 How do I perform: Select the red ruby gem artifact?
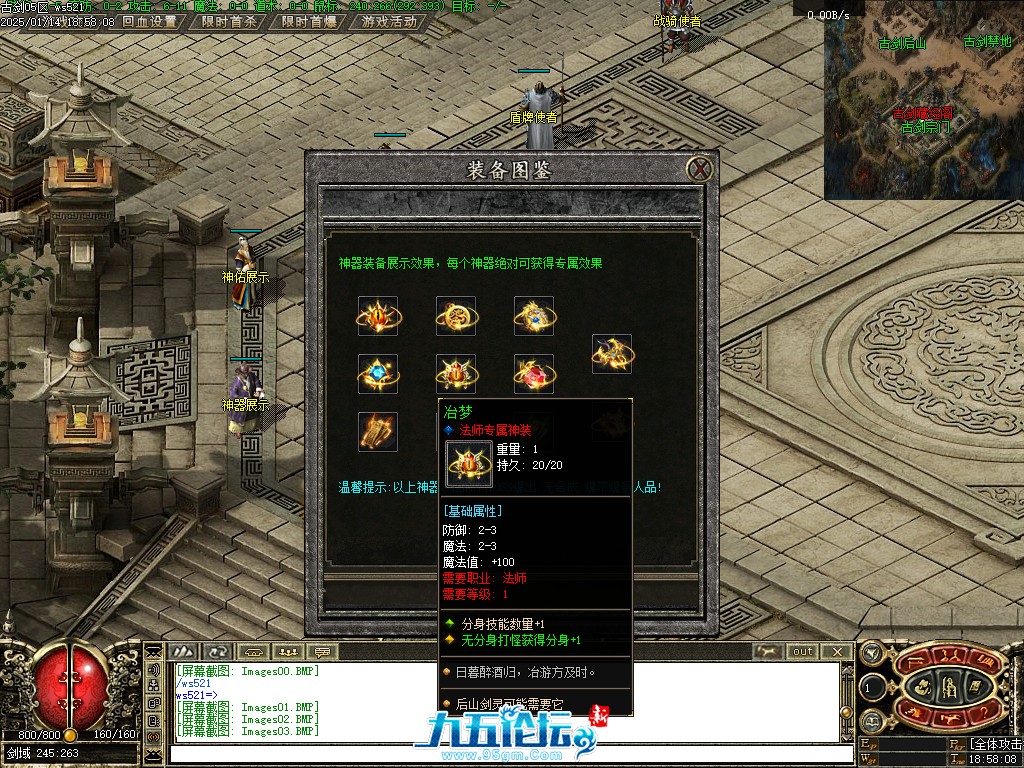click(534, 374)
